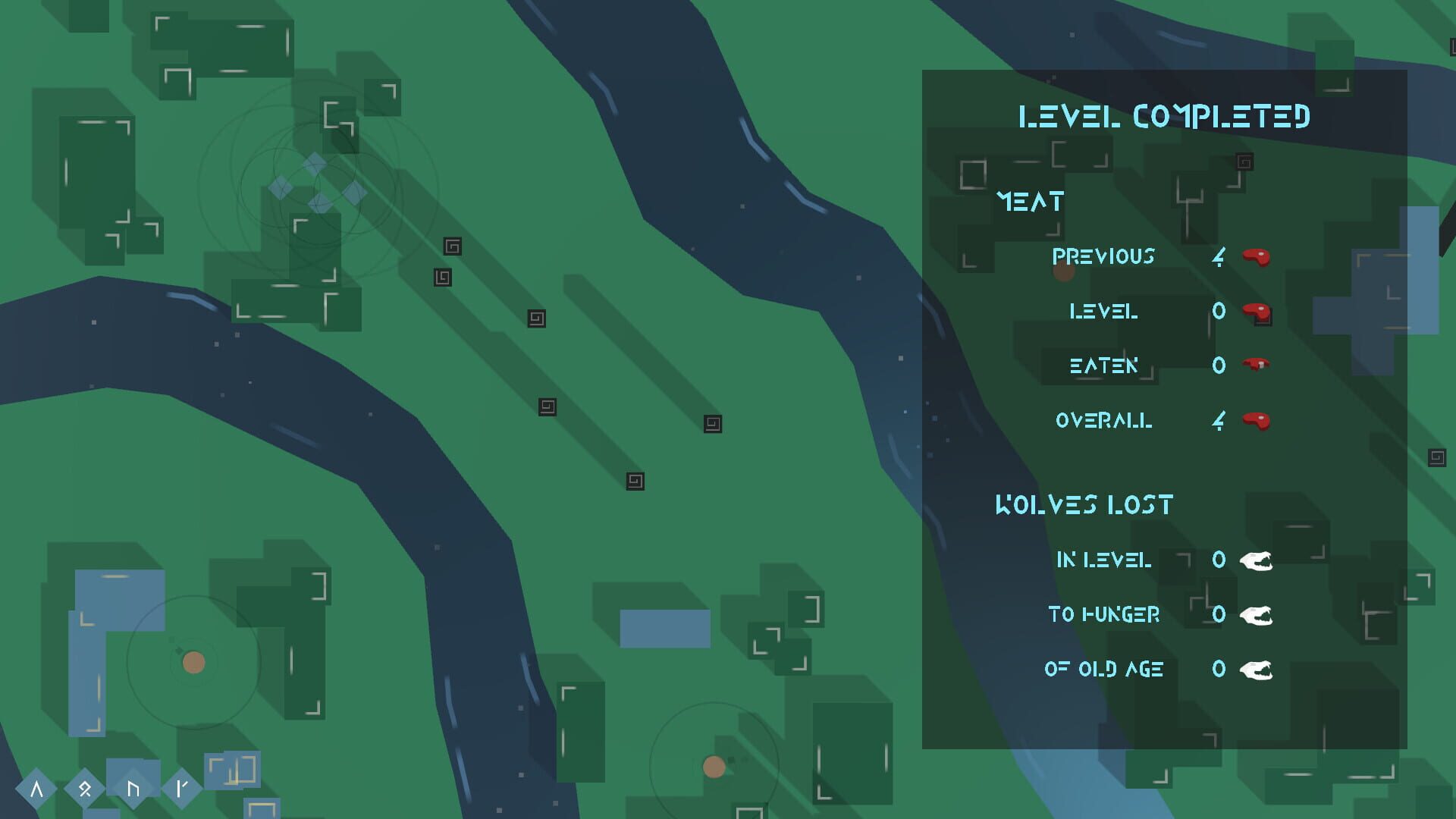The width and height of the screenshot is (1456, 819).
Task: Click the Wolves Lost section heading
Action: pos(1084,503)
